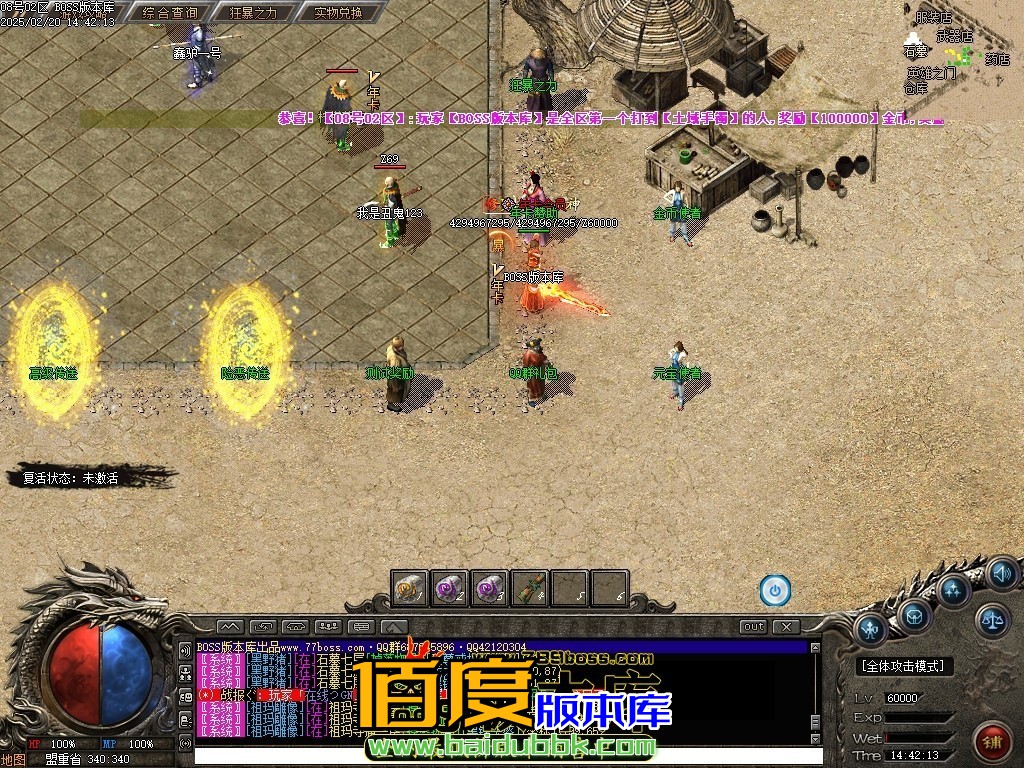Image resolution: width=1024 pixels, height=768 pixels.
Task: Toggle sound with the speaker icon
Action: [1001, 574]
